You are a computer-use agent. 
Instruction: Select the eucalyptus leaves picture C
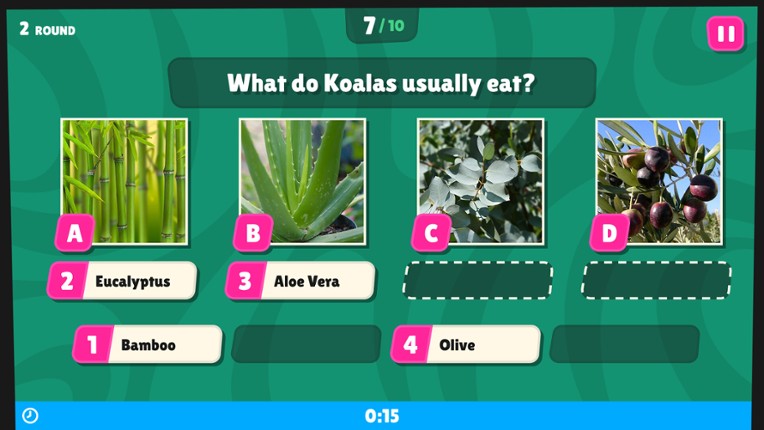[480, 180]
